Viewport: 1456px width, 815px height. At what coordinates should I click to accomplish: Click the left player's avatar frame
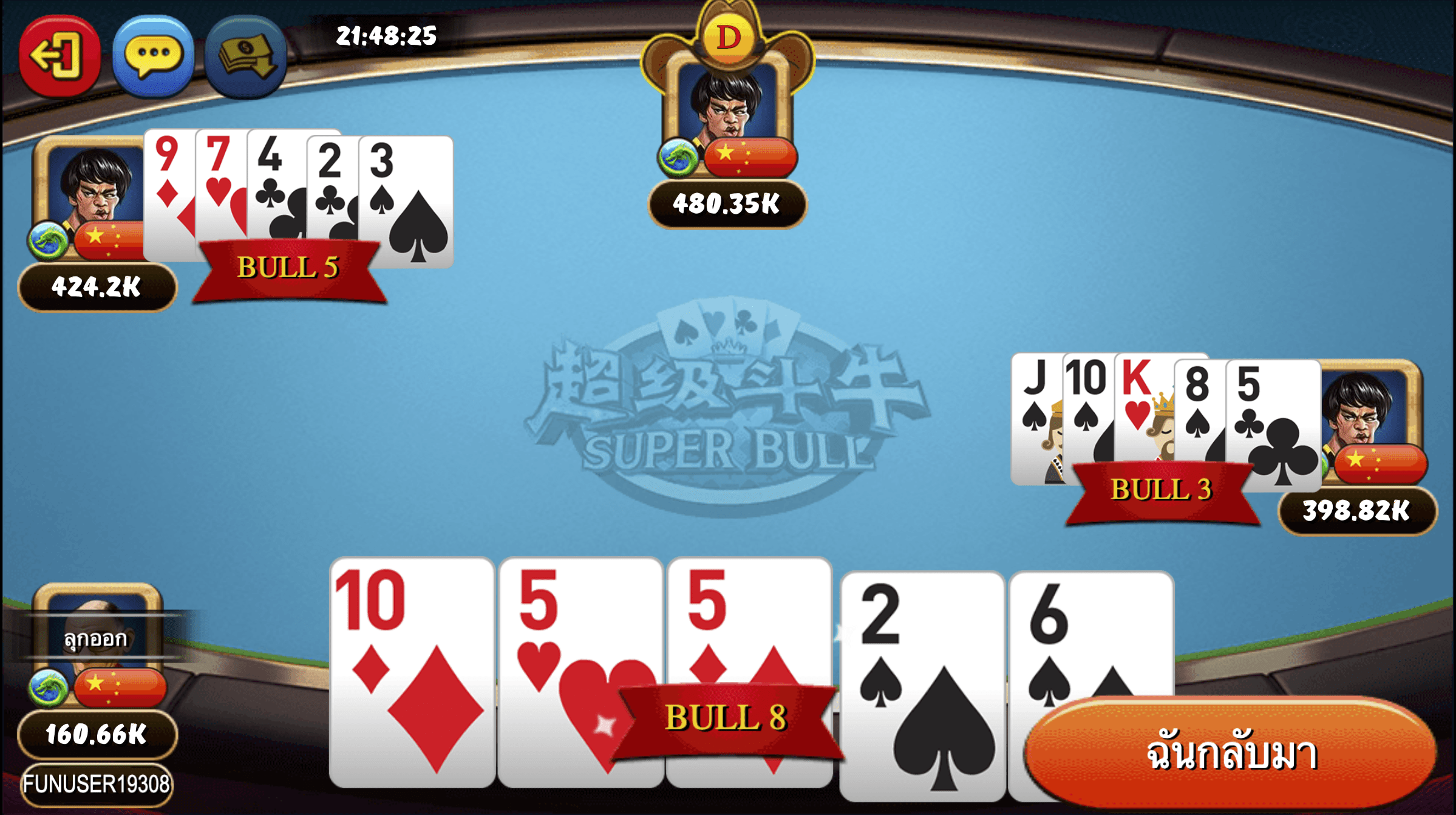coord(91,194)
